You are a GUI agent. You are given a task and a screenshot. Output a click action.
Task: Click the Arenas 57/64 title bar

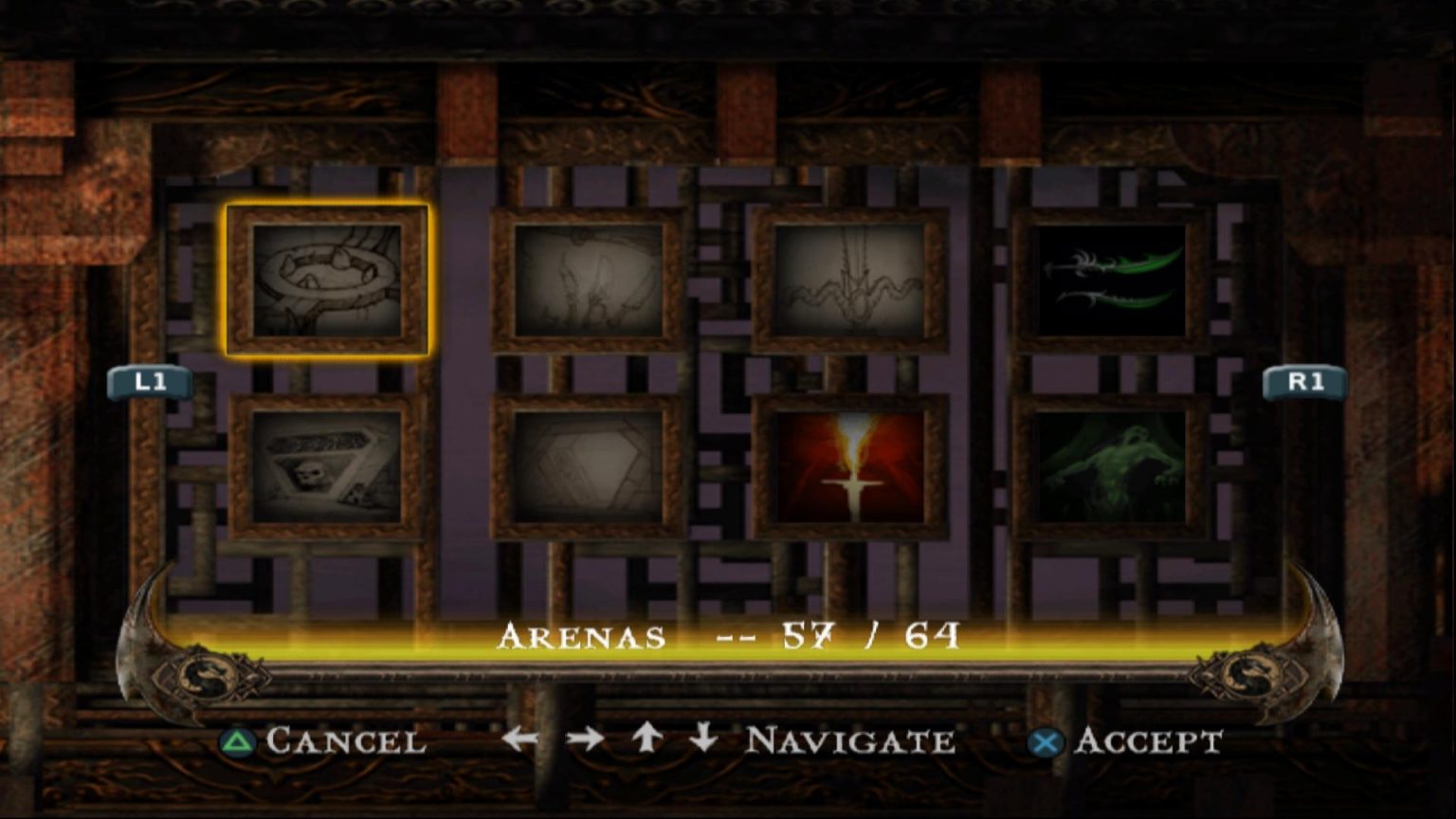[728, 636]
